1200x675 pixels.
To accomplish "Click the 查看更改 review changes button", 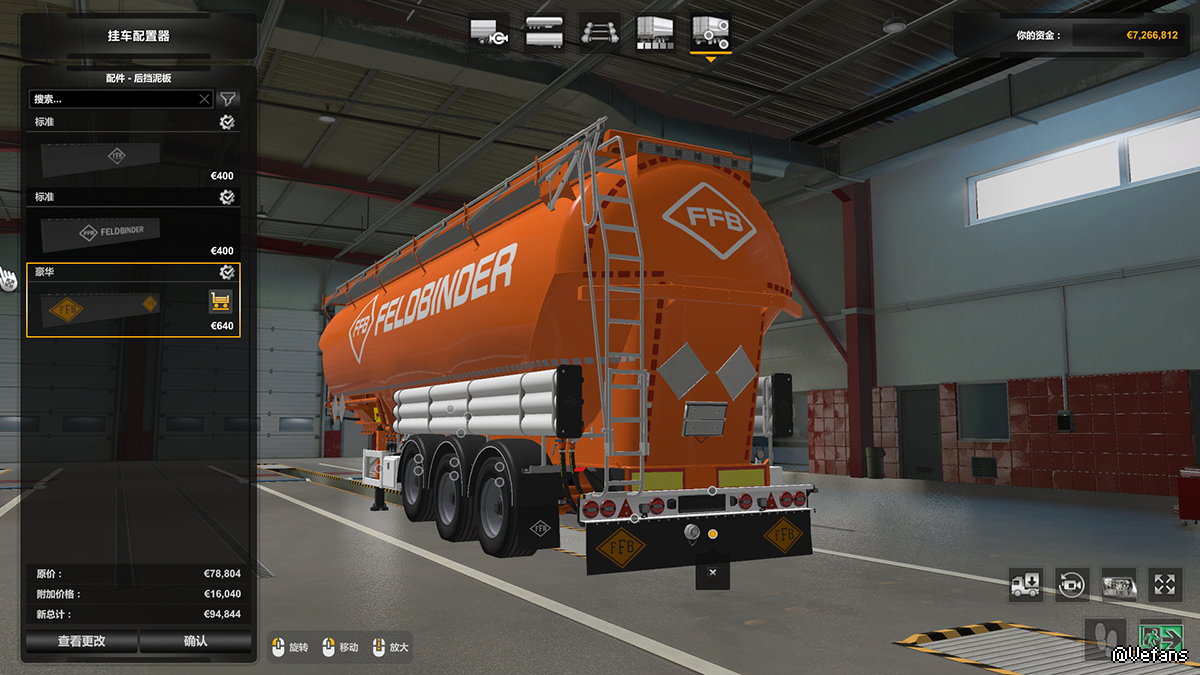I will point(82,641).
